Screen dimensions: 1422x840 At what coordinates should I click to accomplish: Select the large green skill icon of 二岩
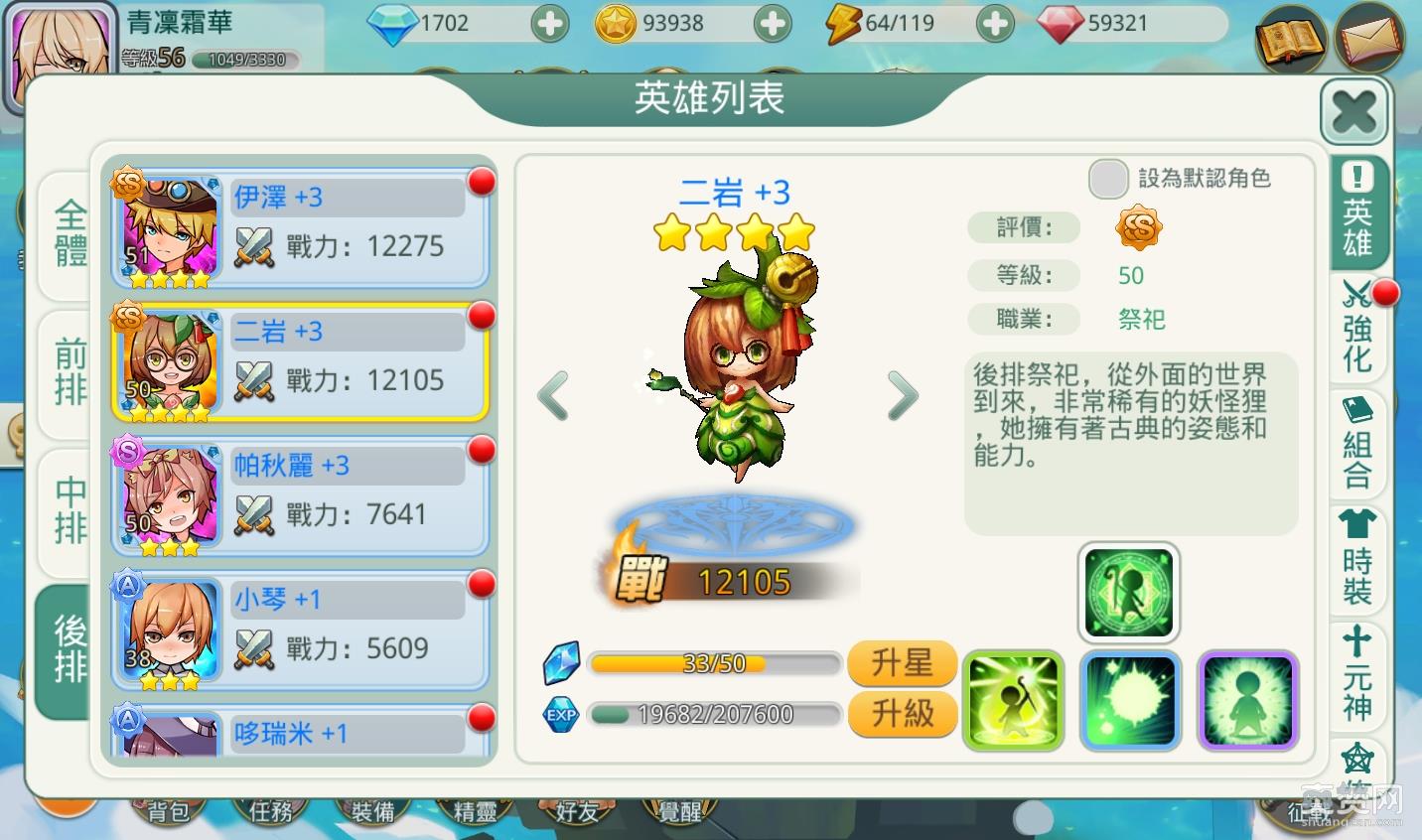click(x=1129, y=590)
